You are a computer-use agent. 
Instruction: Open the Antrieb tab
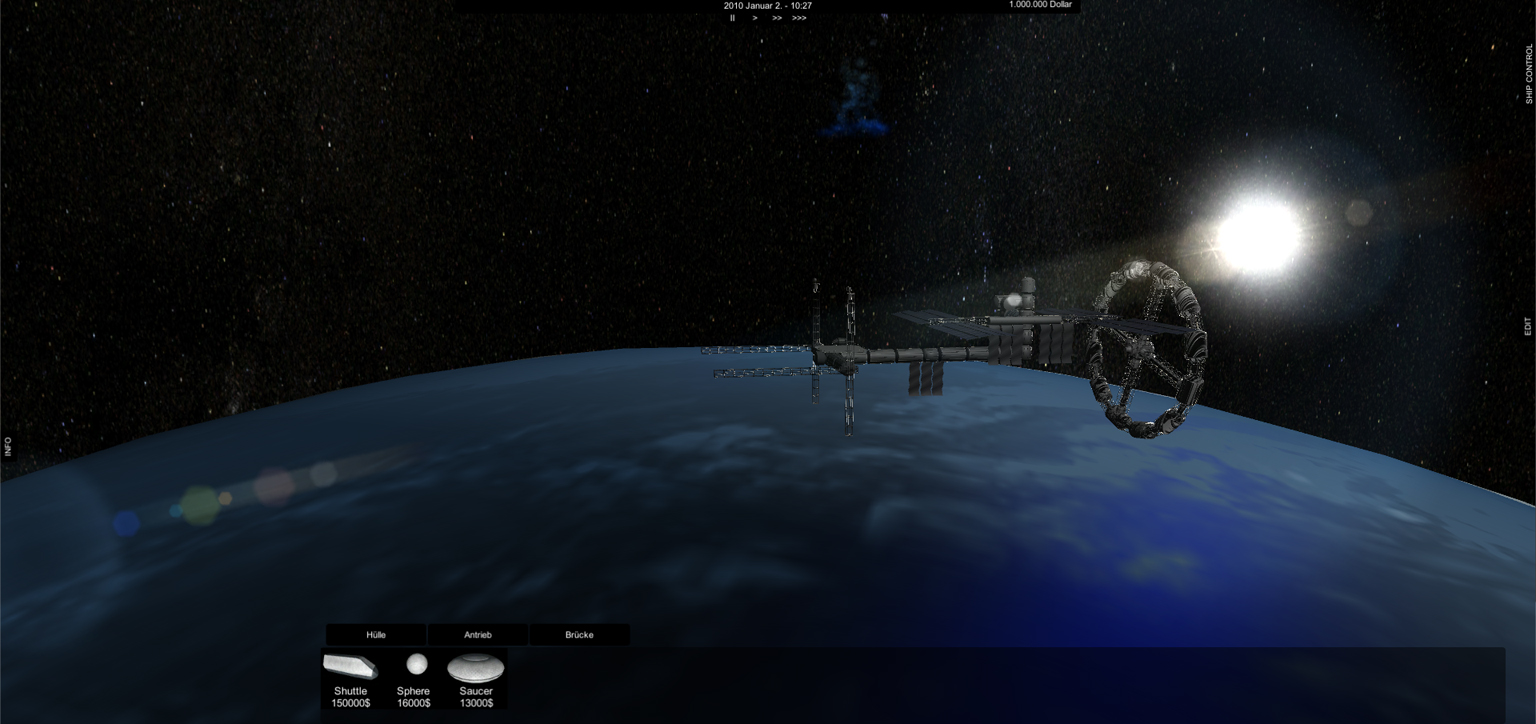coord(478,635)
